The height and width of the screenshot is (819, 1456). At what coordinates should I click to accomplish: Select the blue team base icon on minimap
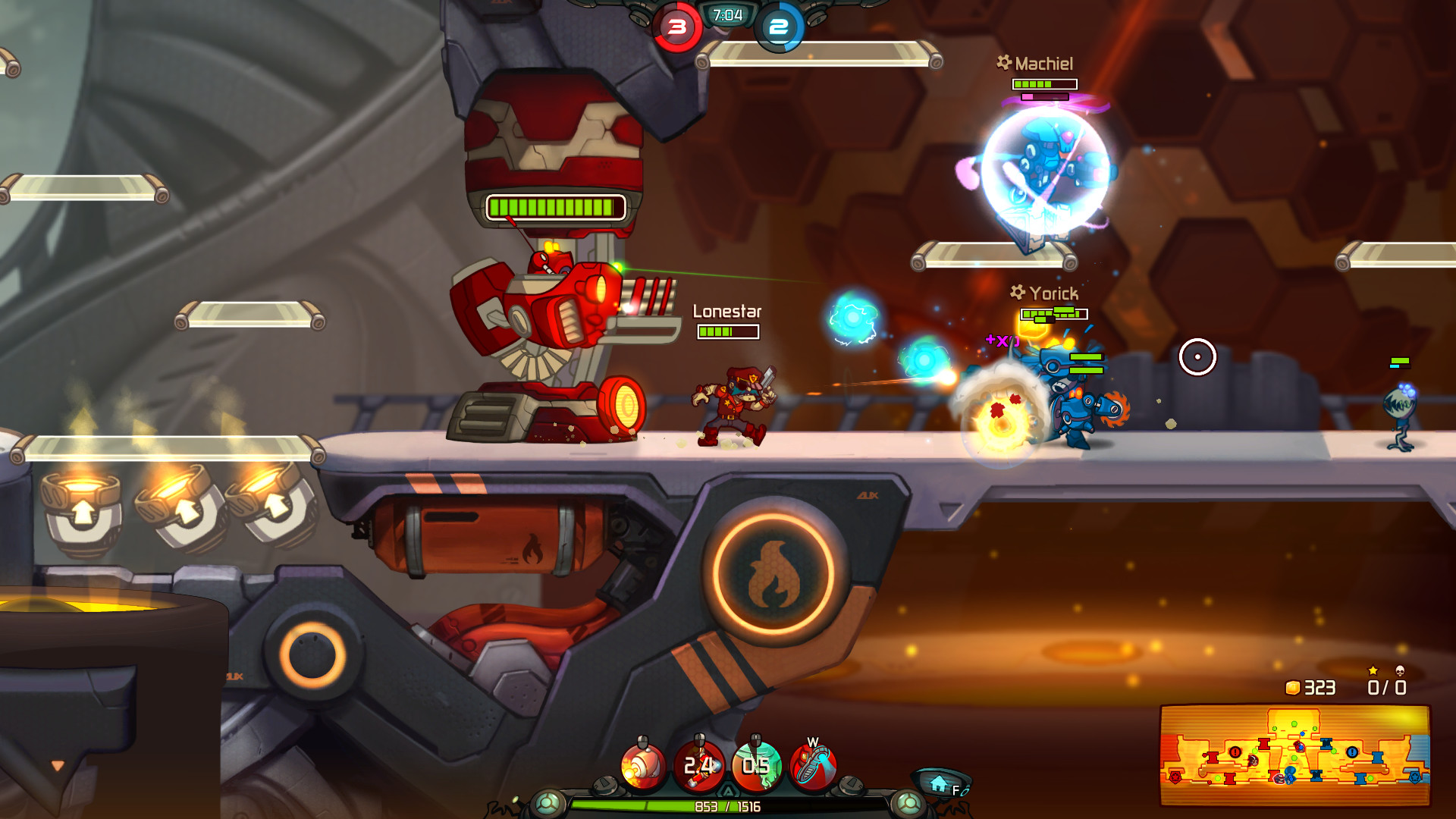[x=1415, y=779]
